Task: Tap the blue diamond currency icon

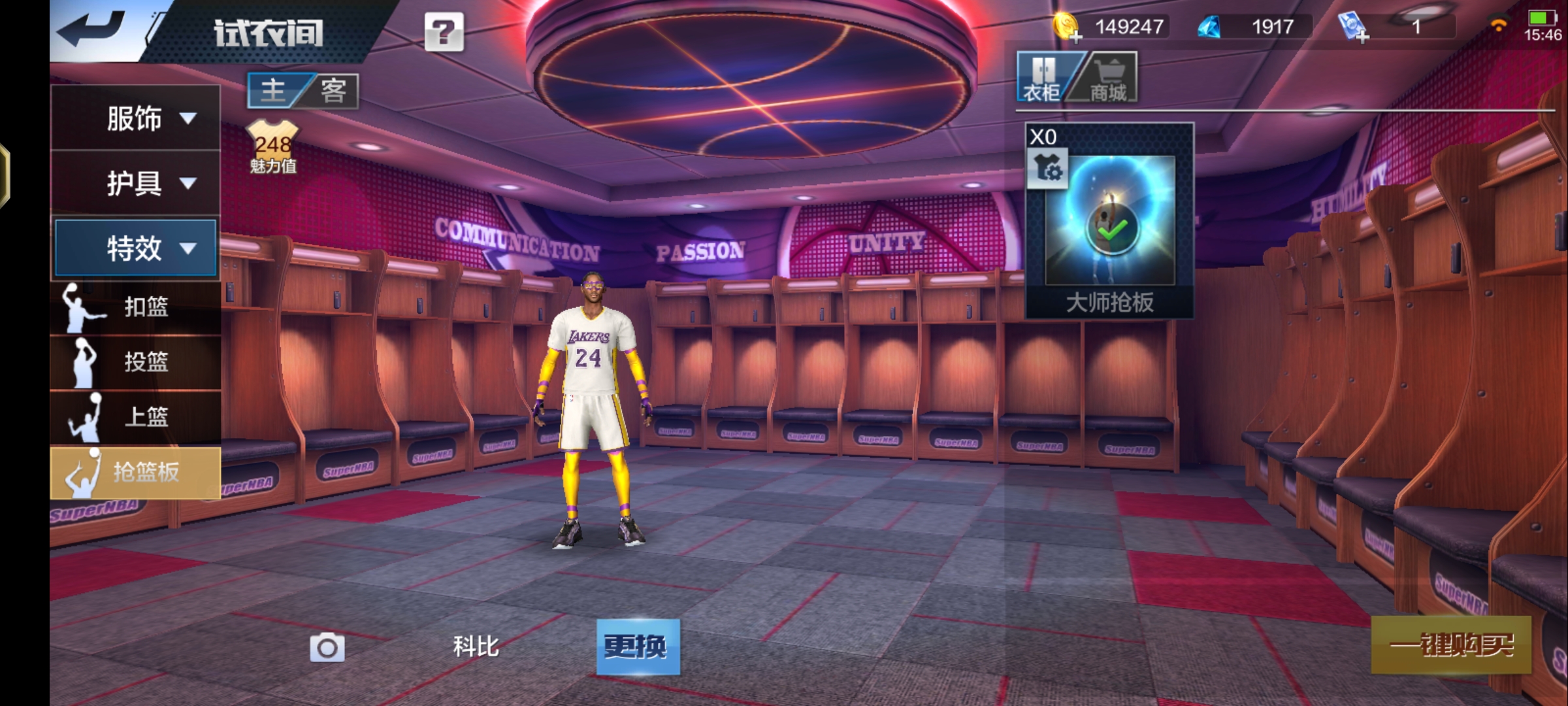Action: click(1209, 27)
